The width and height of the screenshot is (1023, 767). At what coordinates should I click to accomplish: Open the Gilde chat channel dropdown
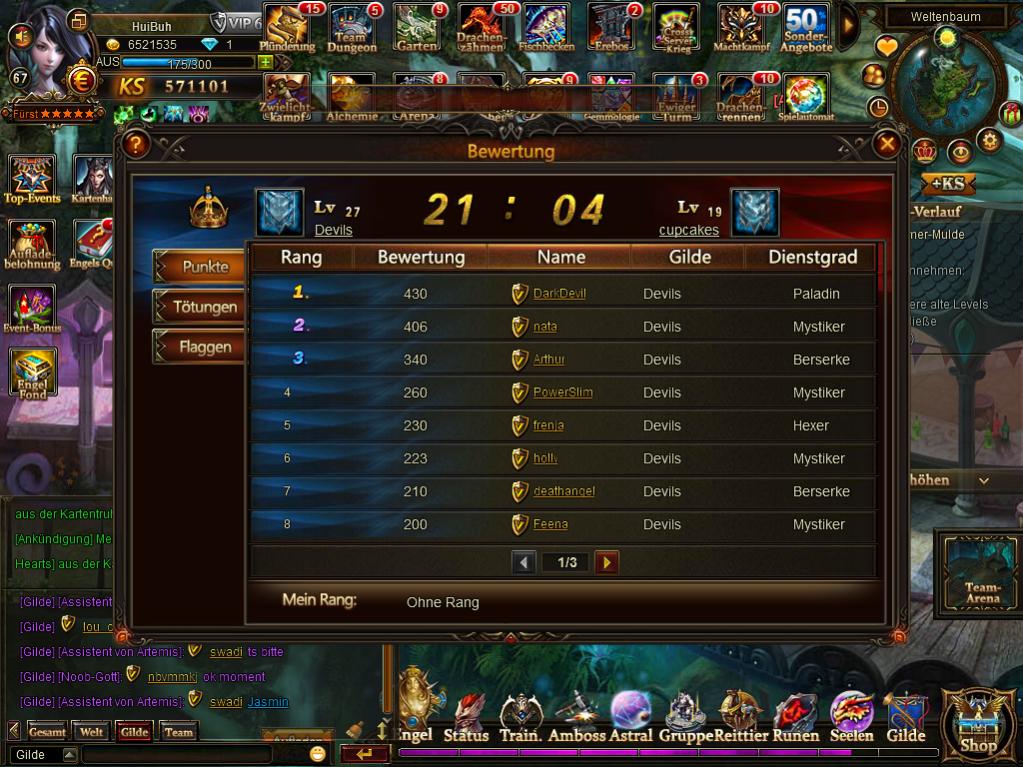pos(69,755)
